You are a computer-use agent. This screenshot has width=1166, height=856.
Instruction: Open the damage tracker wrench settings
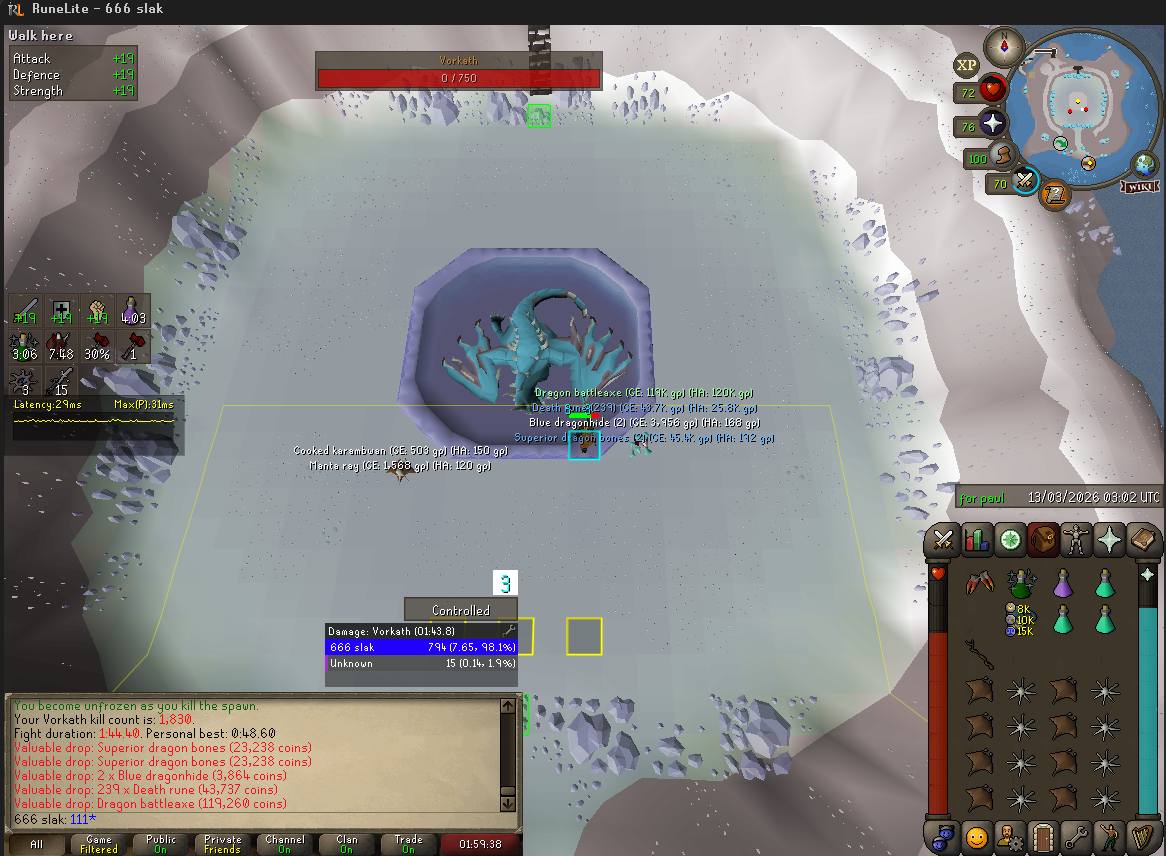click(x=509, y=631)
